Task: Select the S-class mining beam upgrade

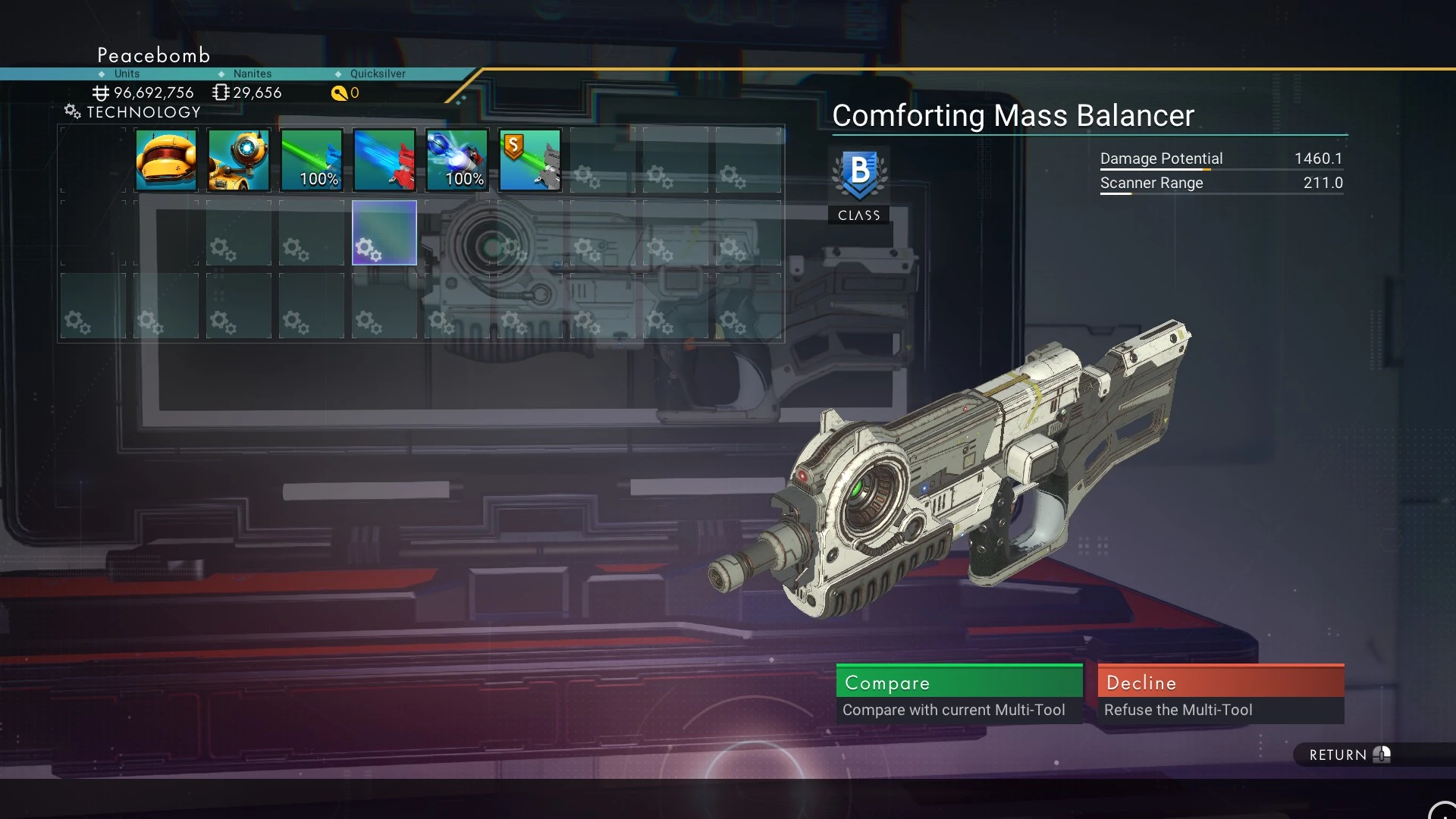Action: point(530,160)
